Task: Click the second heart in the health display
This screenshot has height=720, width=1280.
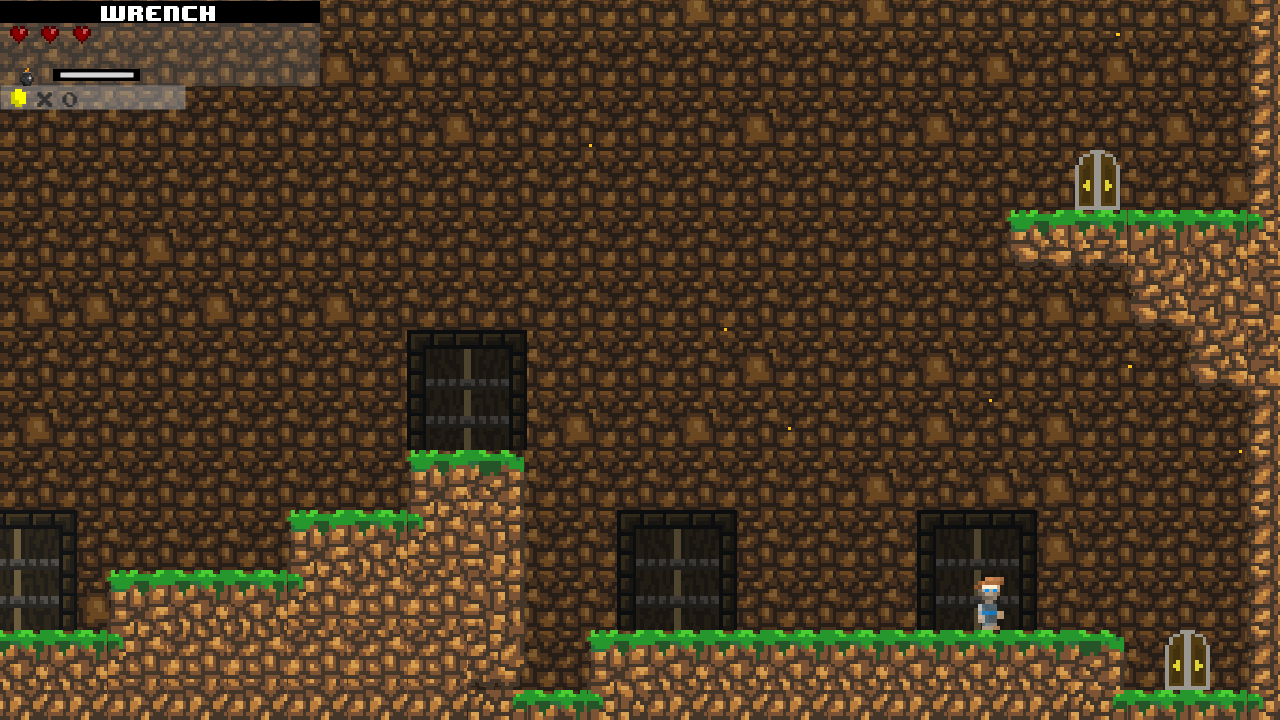Action: point(48,33)
